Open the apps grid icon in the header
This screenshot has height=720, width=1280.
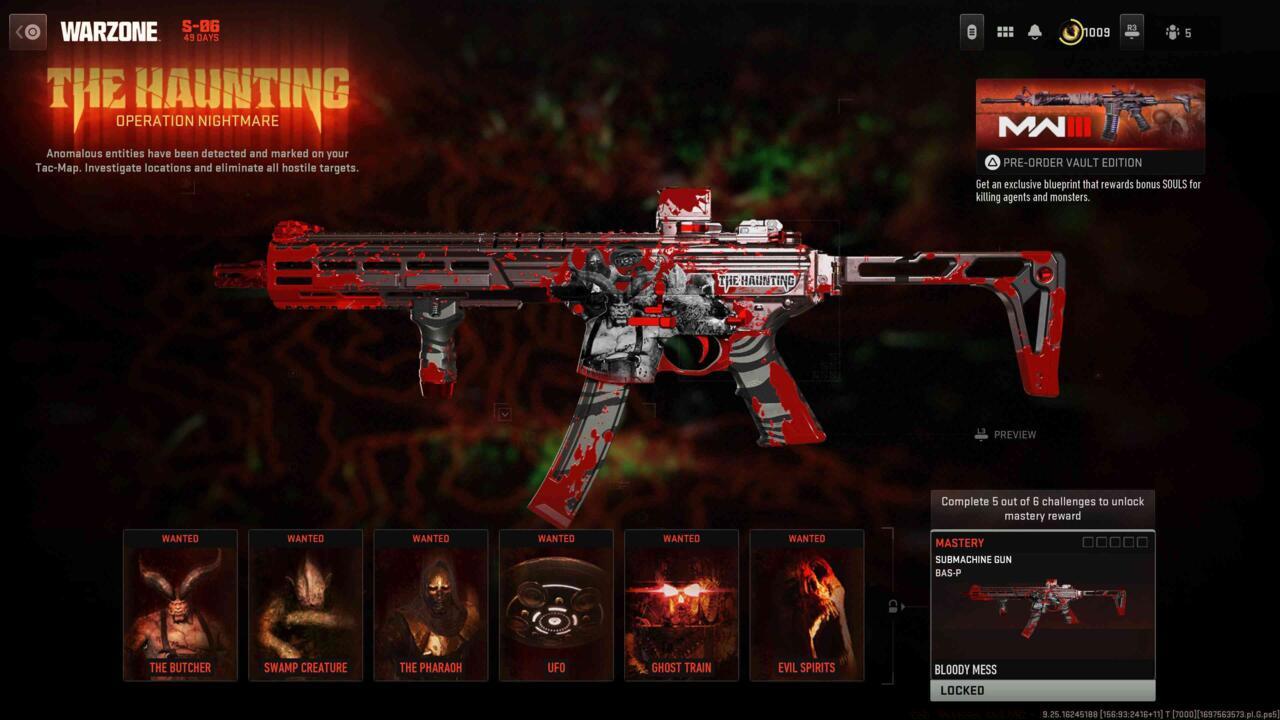point(1006,31)
